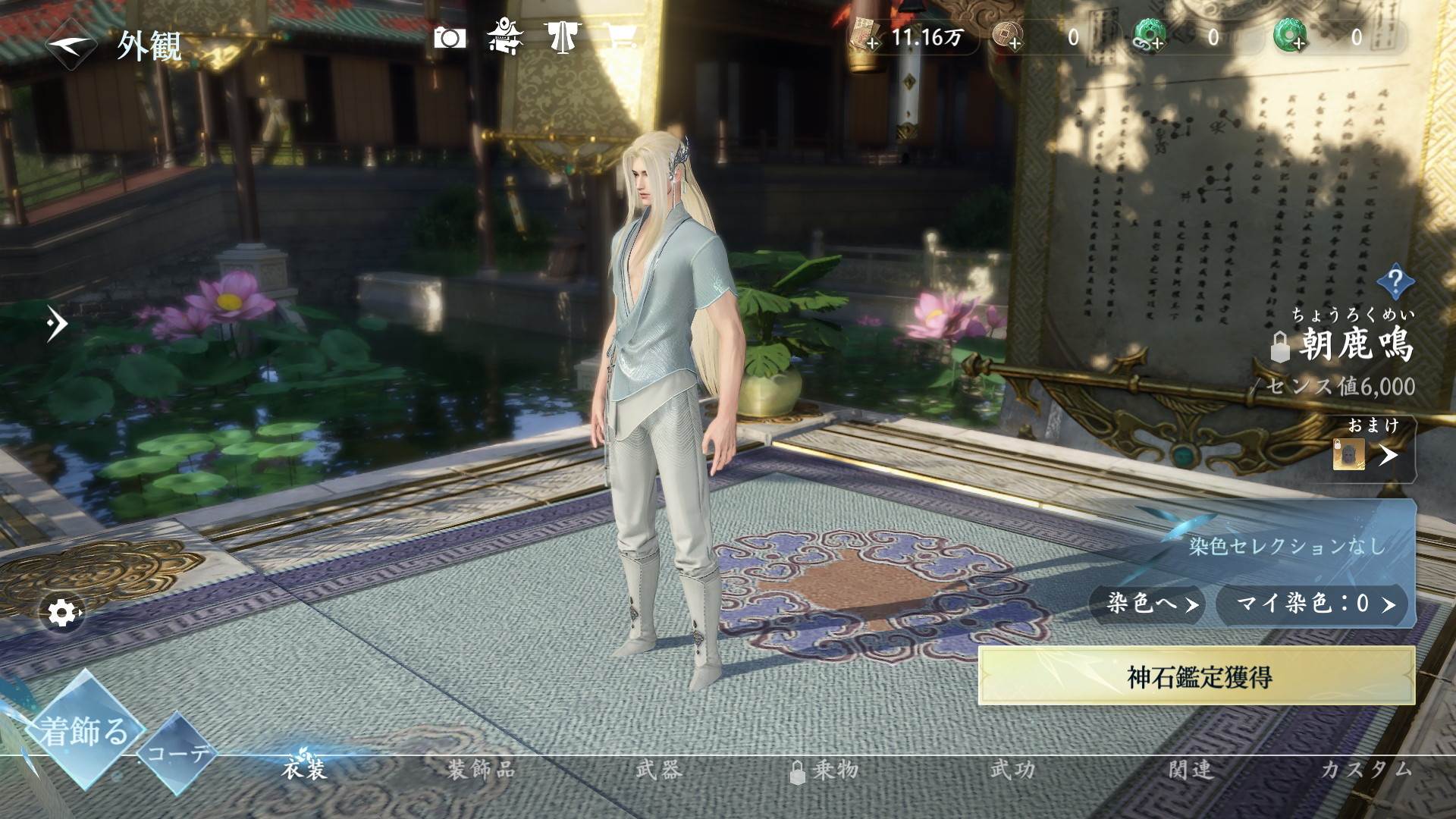Expand the left side panel arrow
Viewport: 1456px width, 819px height.
56,325
